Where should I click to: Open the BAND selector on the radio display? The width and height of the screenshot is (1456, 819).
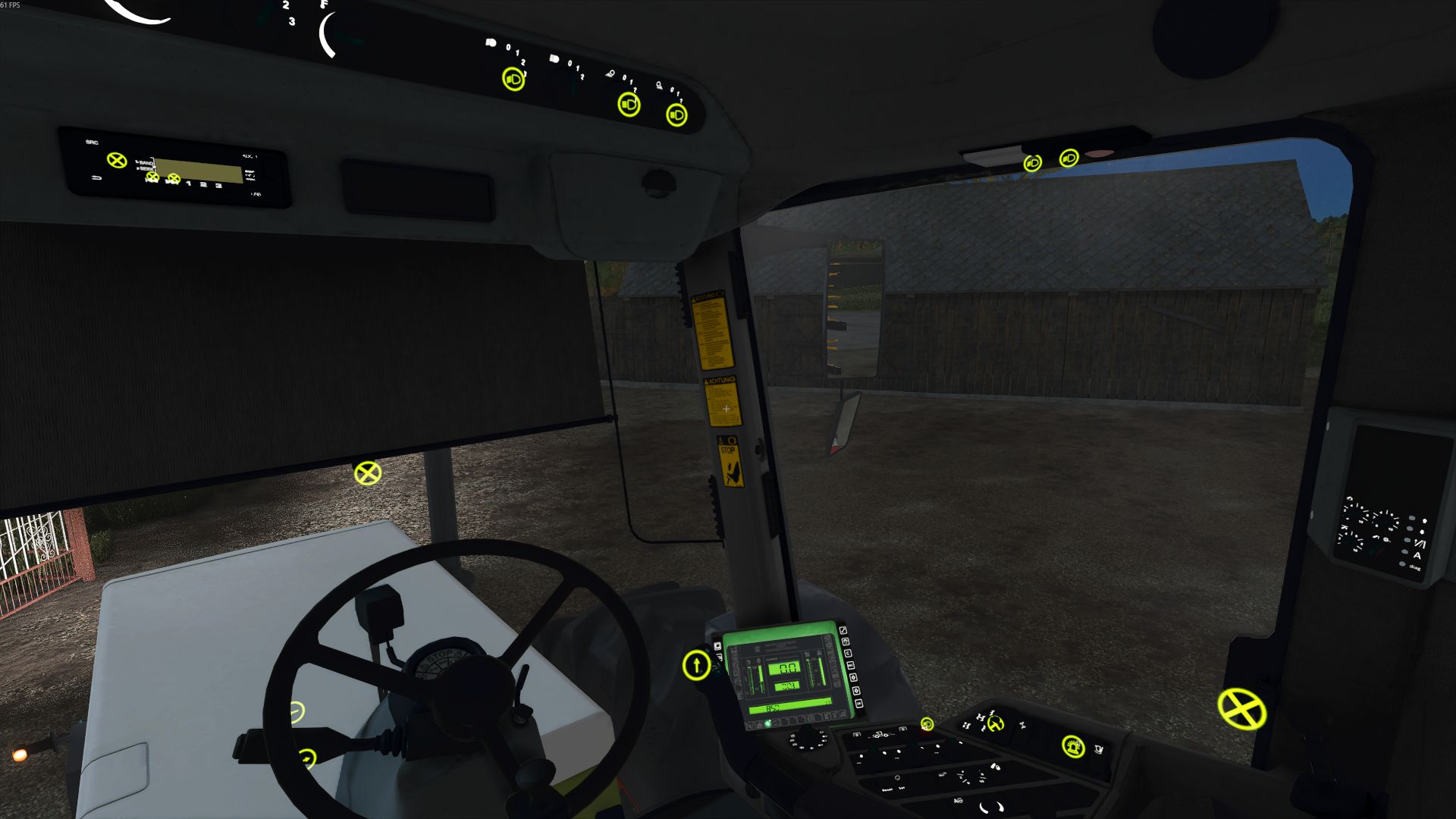pos(145,163)
